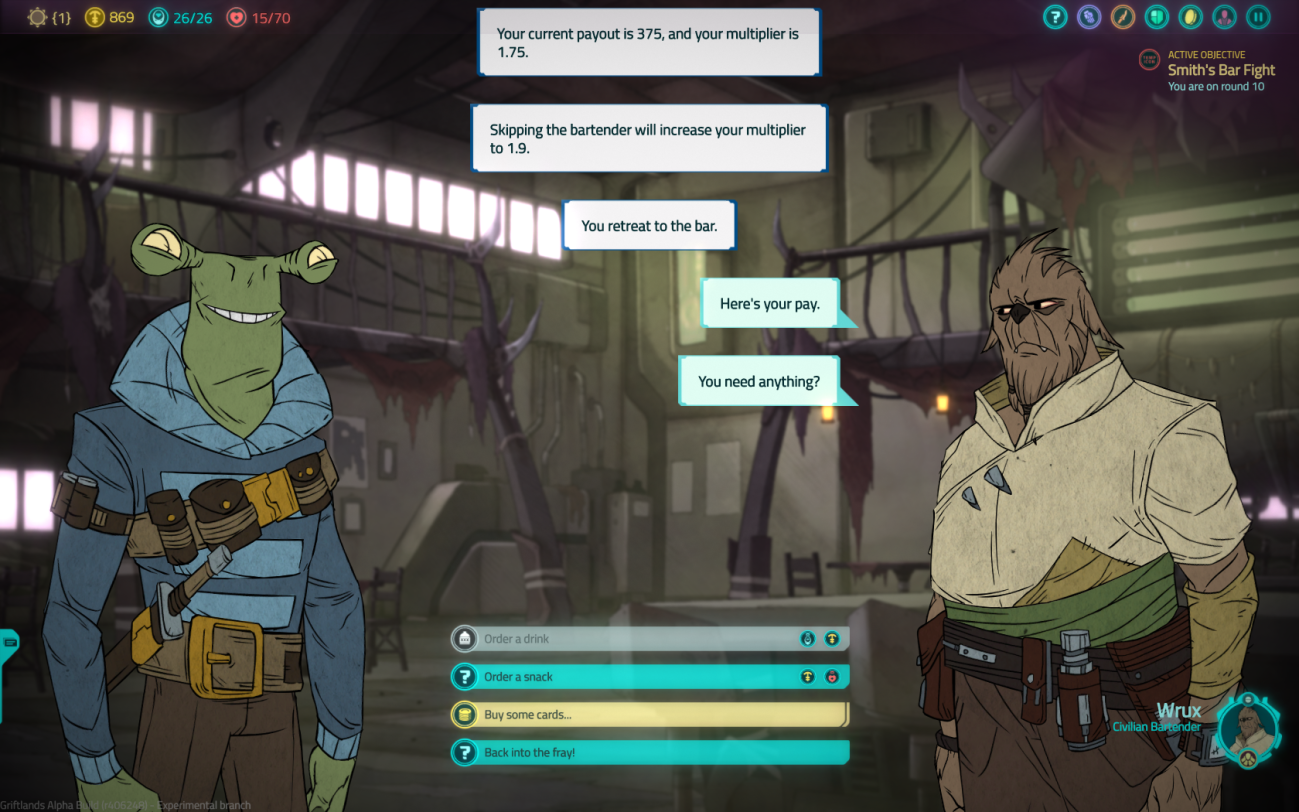The height and width of the screenshot is (812, 1299).
Task: Click the yellow coin icon in top bar
Action: coord(1190,17)
